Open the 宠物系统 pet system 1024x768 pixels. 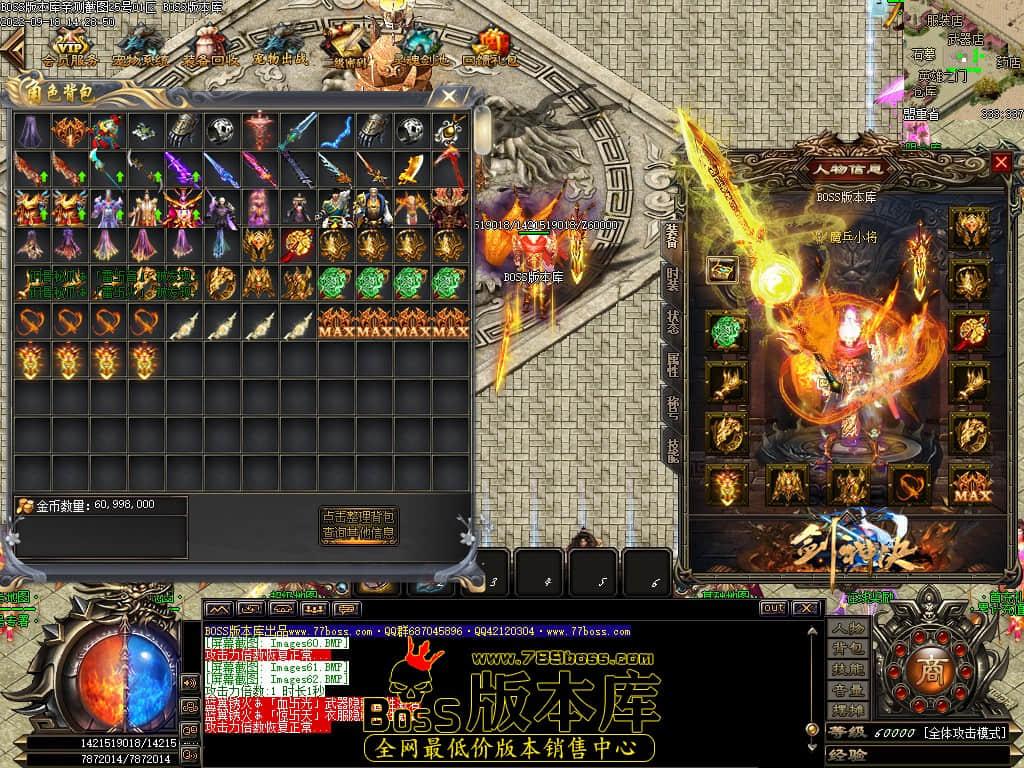[x=141, y=46]
